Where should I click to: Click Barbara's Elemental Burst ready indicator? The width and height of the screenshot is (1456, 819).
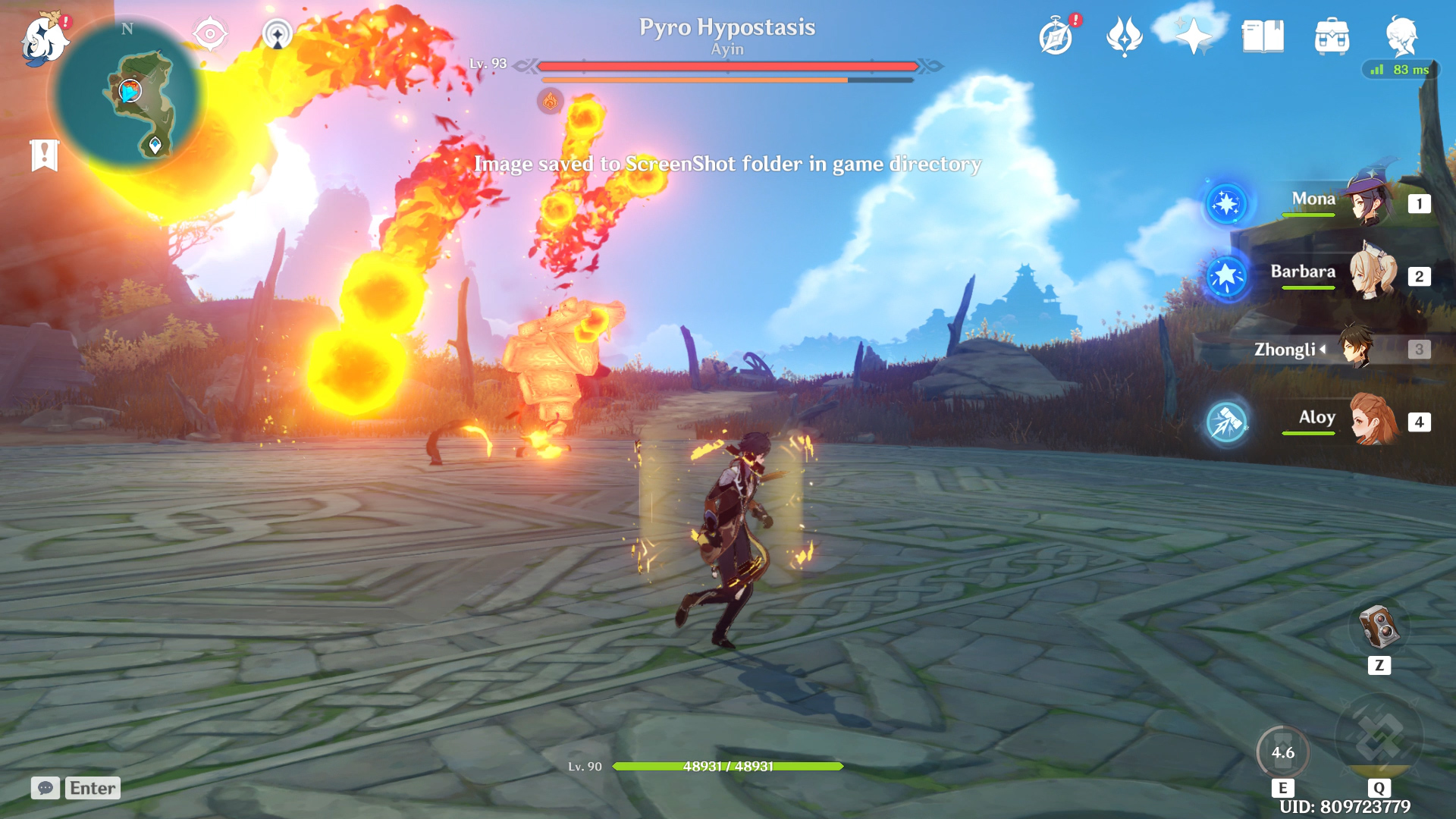[x=1228, y=278]
